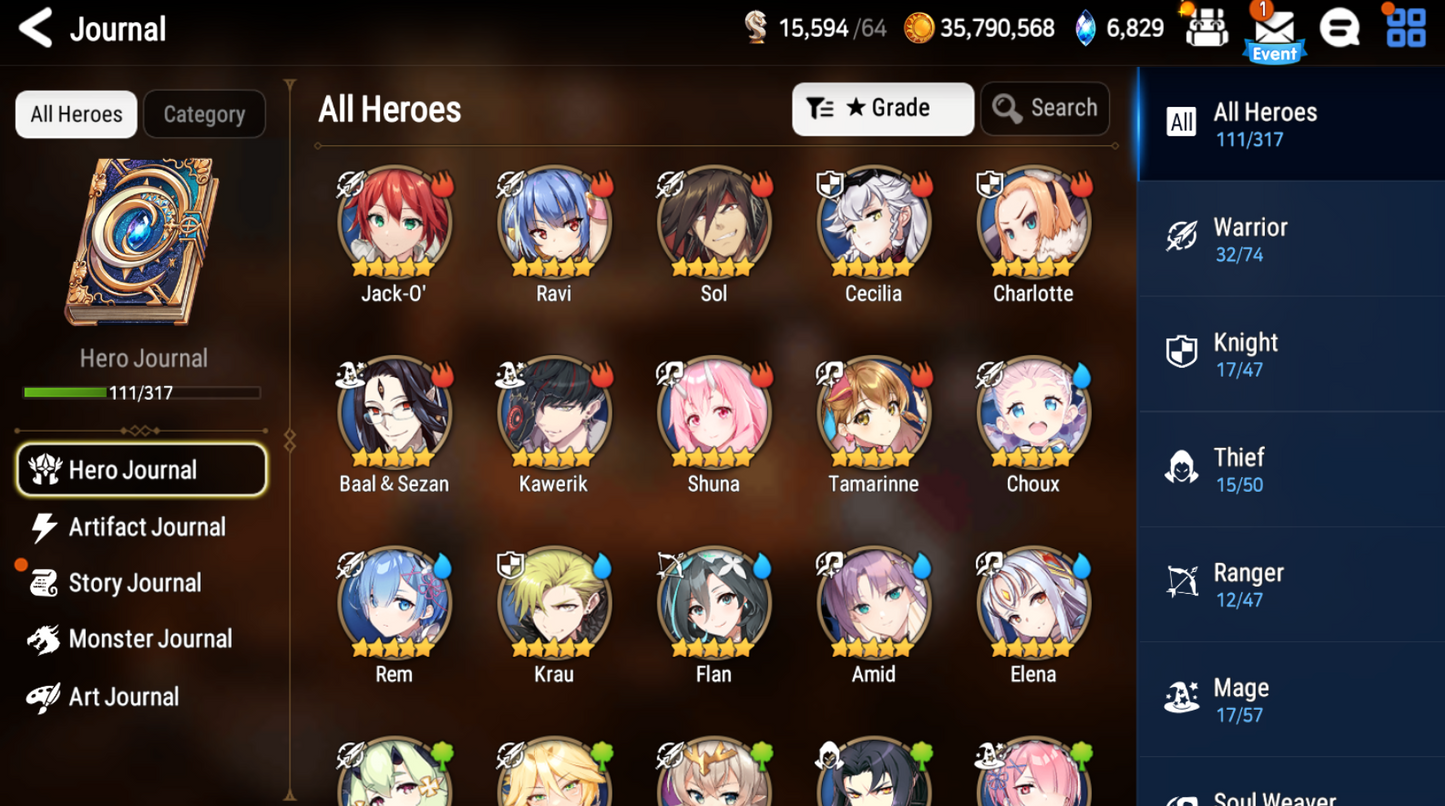Filter heroes by Knight class
Image resolution: width=1445 pixels, height=806 pixels.
coord(1290,354)
